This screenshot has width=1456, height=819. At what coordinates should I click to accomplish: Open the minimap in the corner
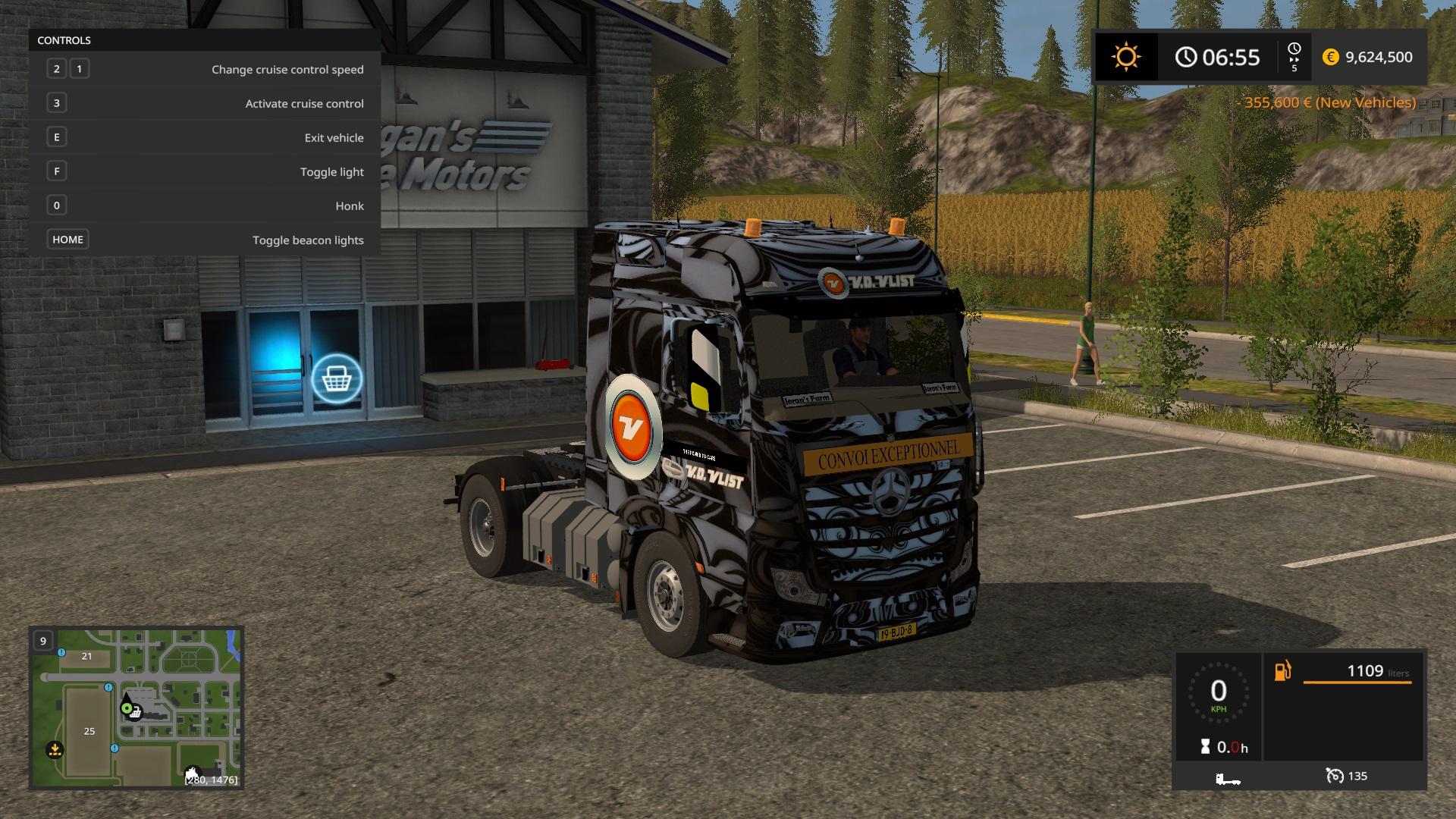point(136,708)
